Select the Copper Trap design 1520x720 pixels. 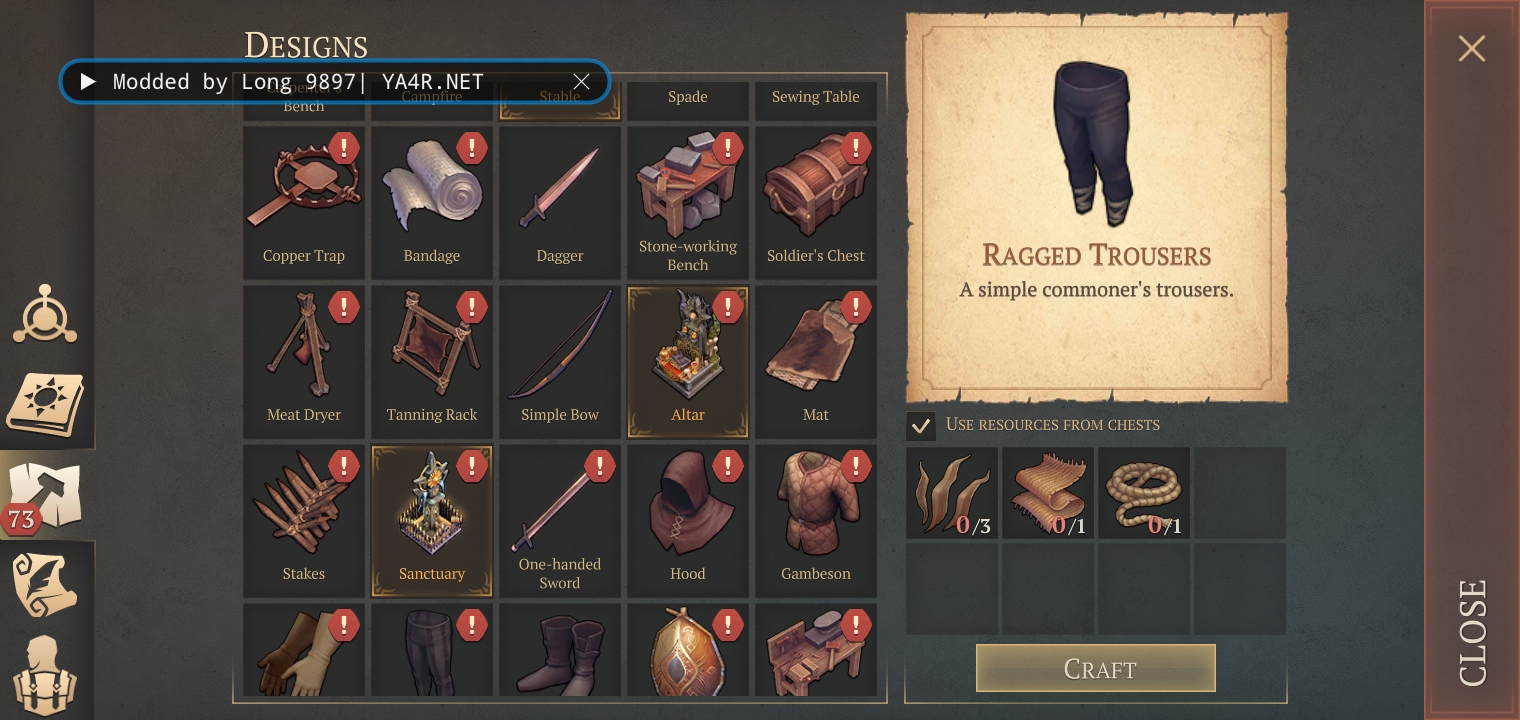click(304, 203)
